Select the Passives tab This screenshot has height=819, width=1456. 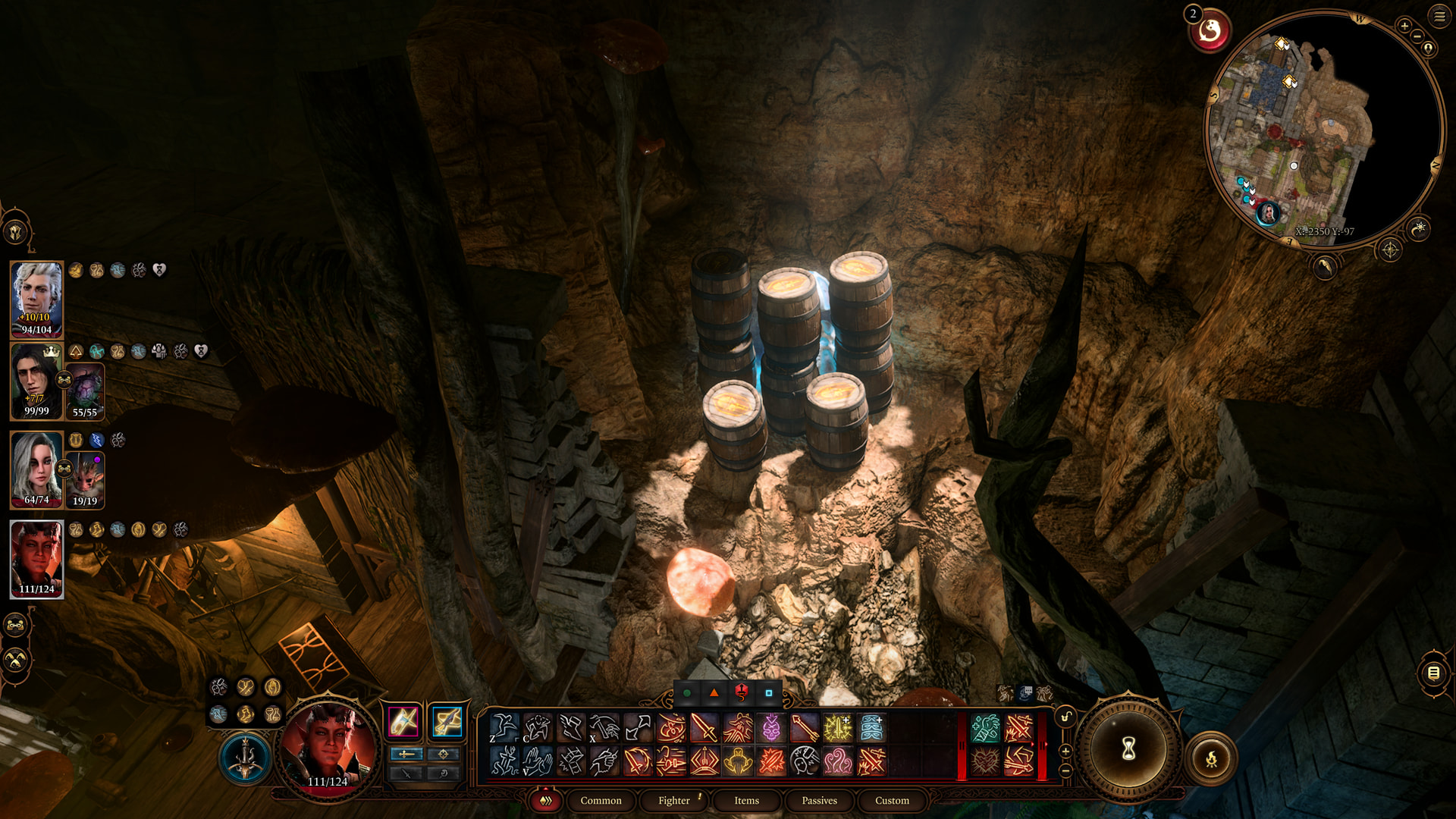point(819,800)
